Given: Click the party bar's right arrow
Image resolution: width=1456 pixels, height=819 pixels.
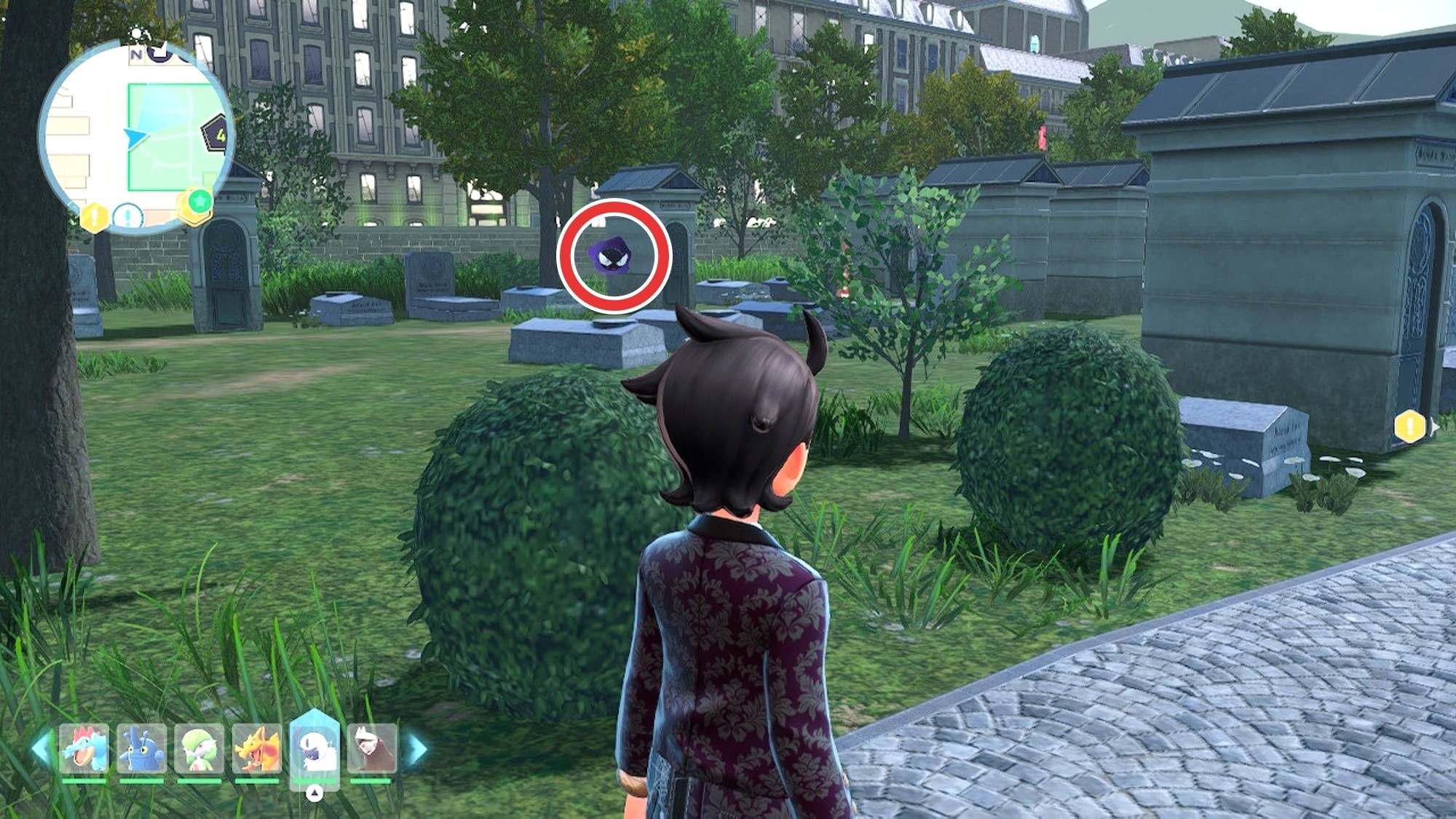Looking at the screenshot, I should click(x=417, y=748).
